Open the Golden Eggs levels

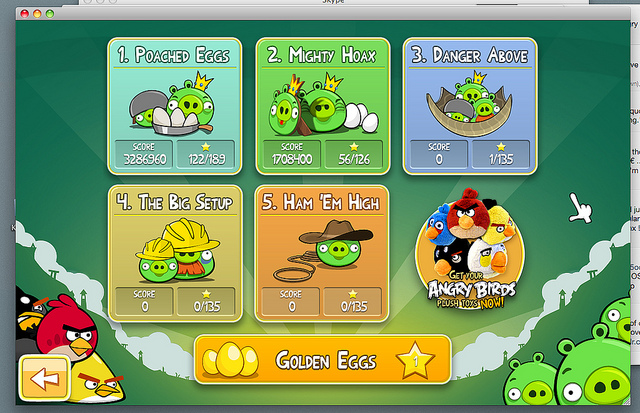pyautogui.click(x=322, y=360)
